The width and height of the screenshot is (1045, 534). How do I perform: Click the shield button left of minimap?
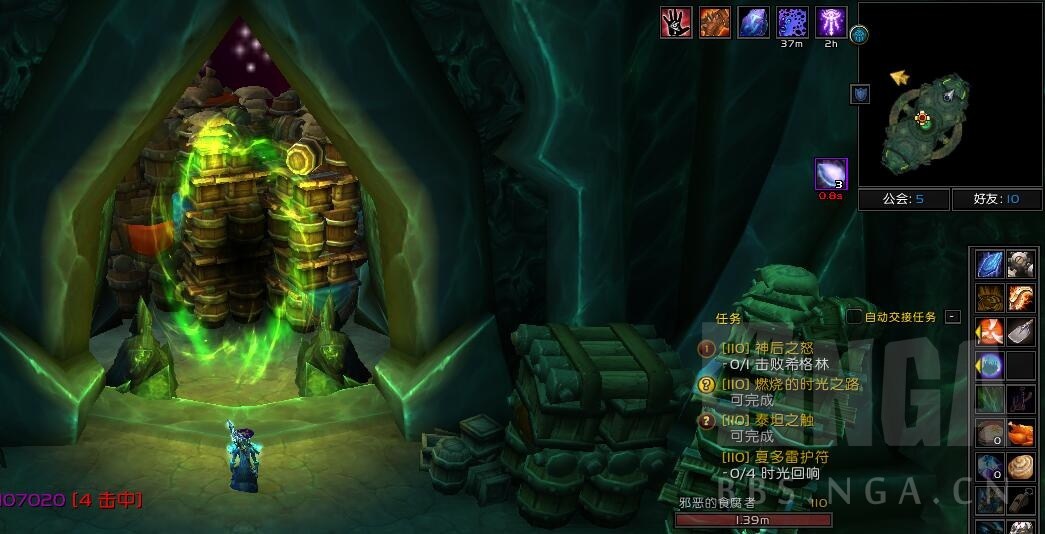coord(860,94)
